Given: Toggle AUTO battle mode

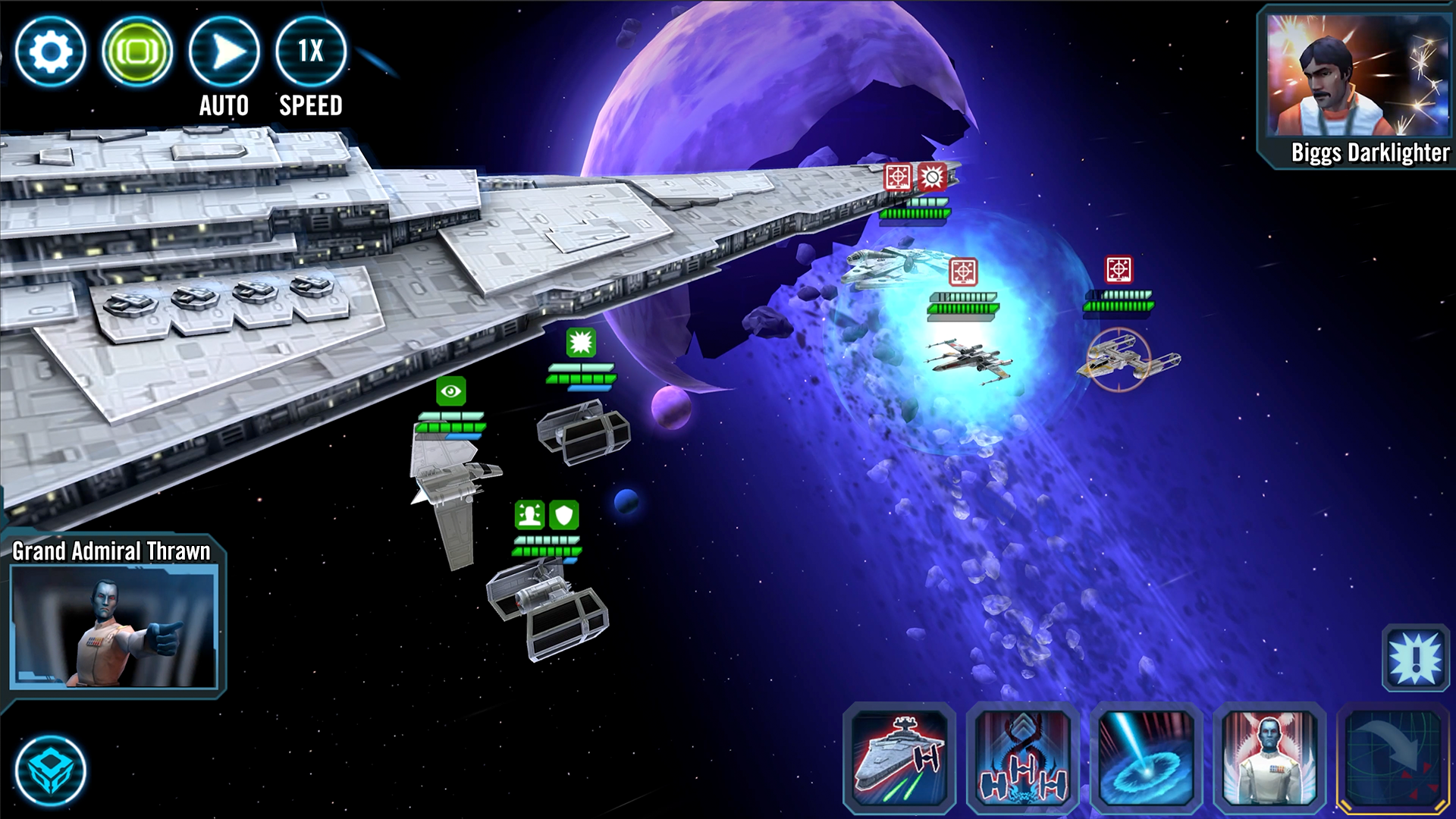Looking at the screenshot, I should point(224,52).
